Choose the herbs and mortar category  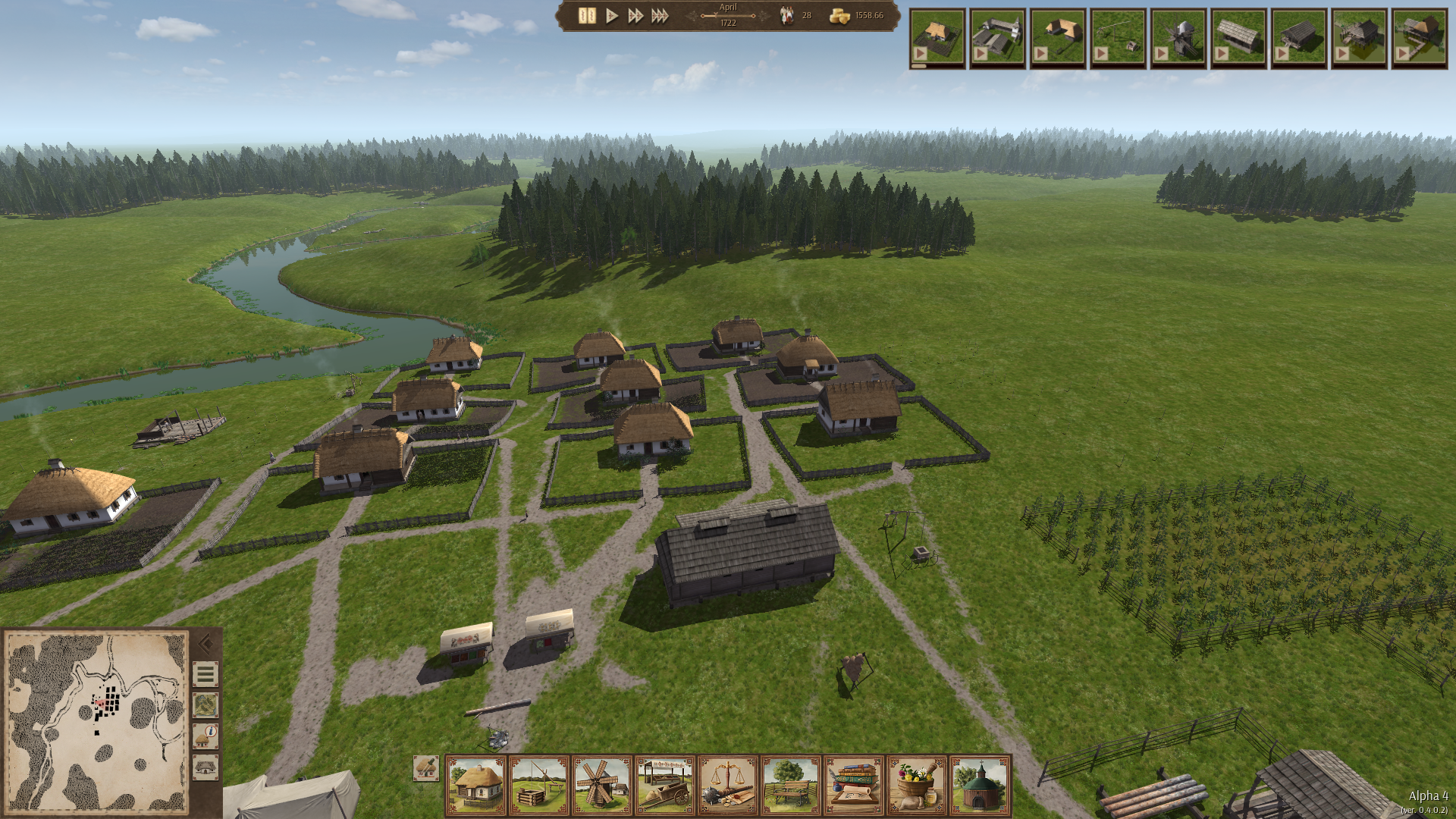(x=917, y=786)
